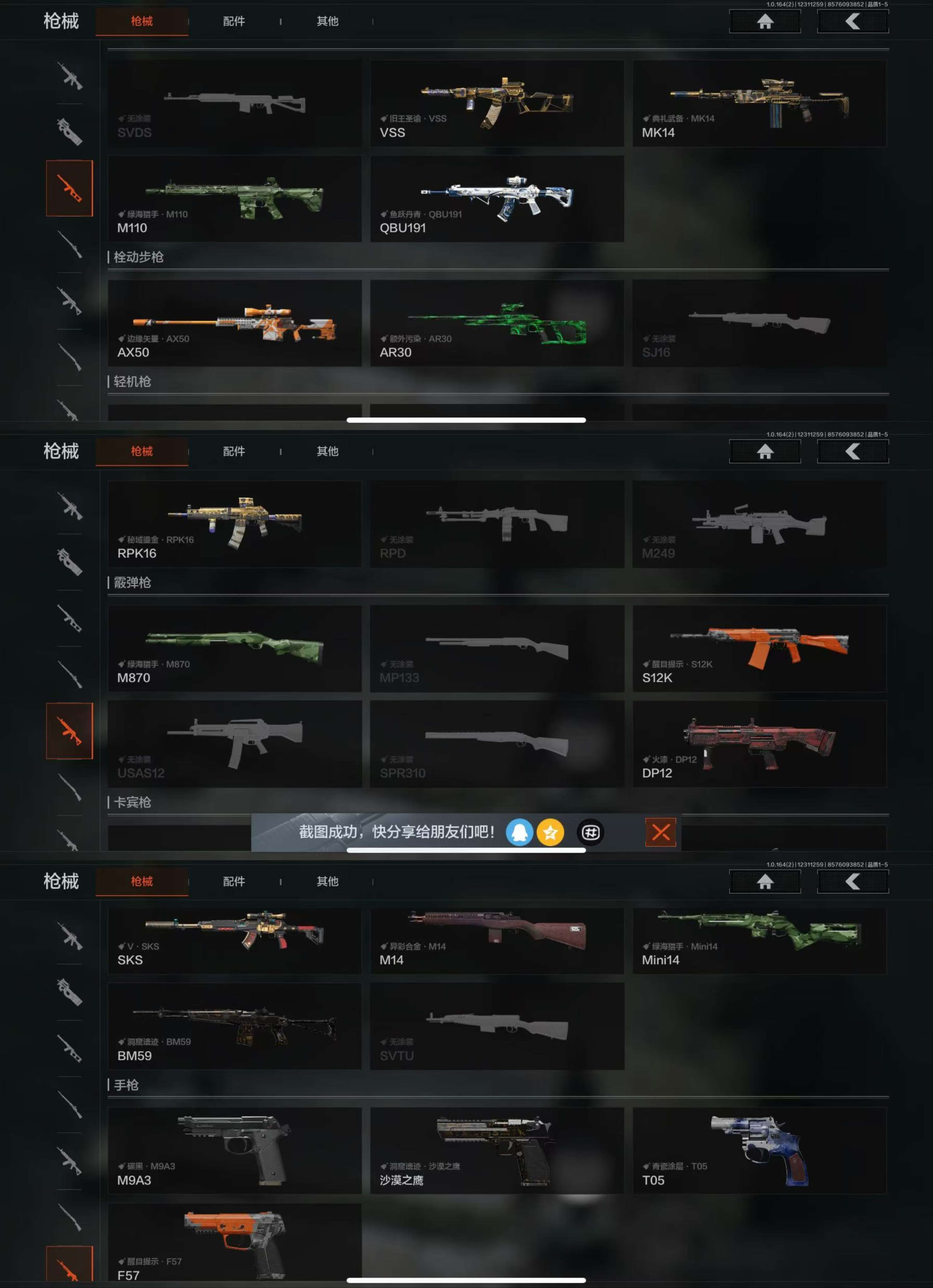This screenshot has width=933, height=1288.
Task: Choose the green AR30 rifle
Action: point(497,323)
